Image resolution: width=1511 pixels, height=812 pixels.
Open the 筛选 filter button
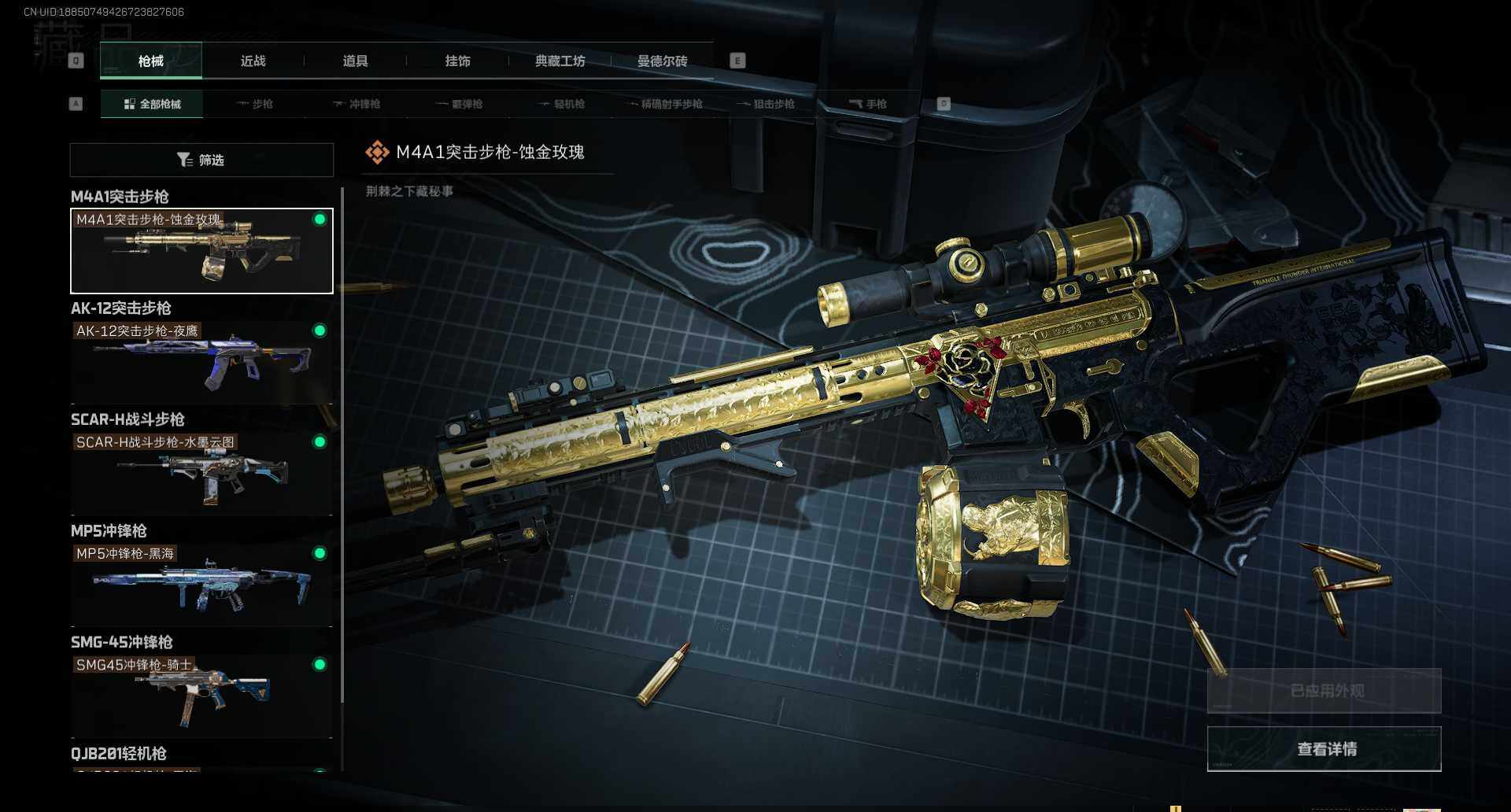(x=201, y=160)
